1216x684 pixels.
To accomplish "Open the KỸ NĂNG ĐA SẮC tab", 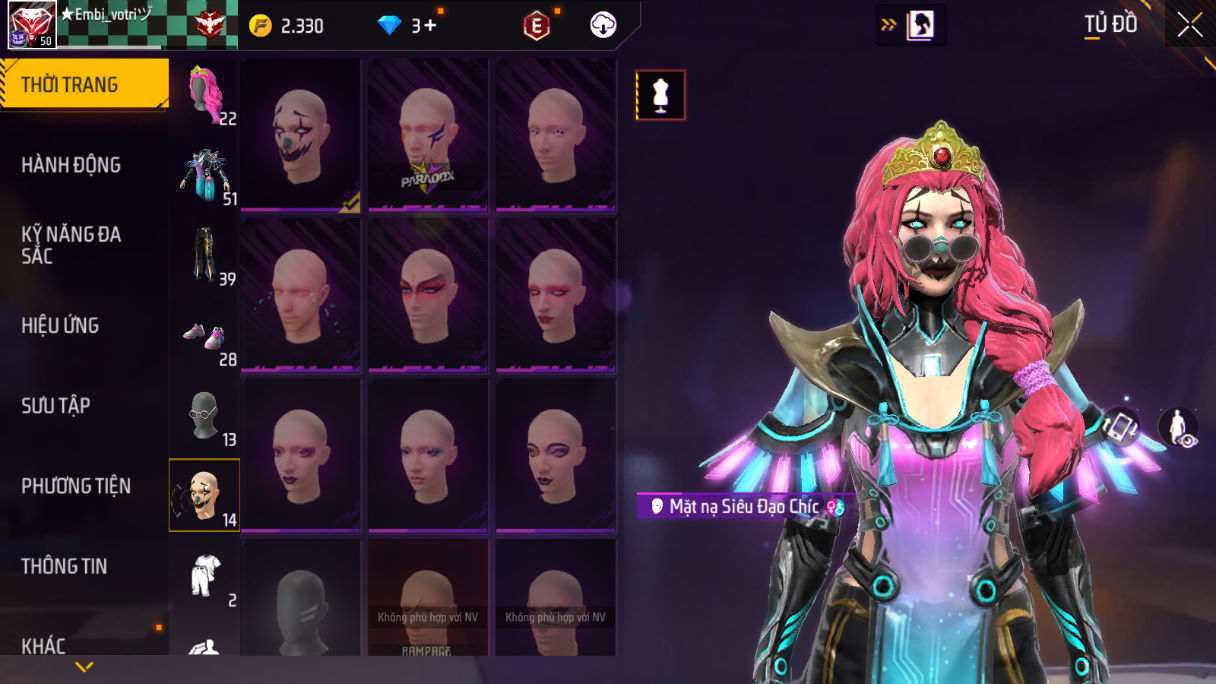I will tap(71, 245).
